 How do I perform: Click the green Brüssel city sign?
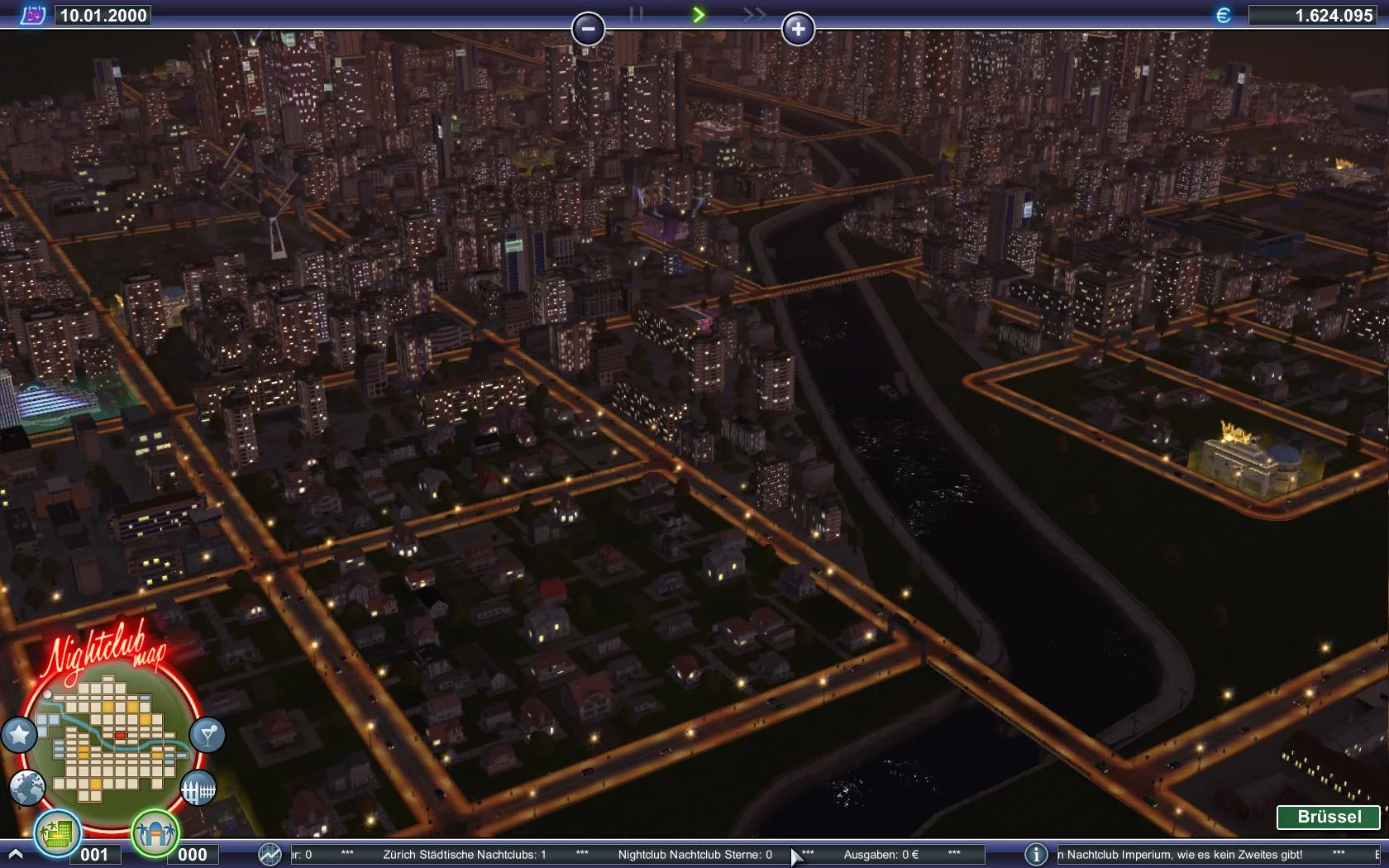(1329, 817)
